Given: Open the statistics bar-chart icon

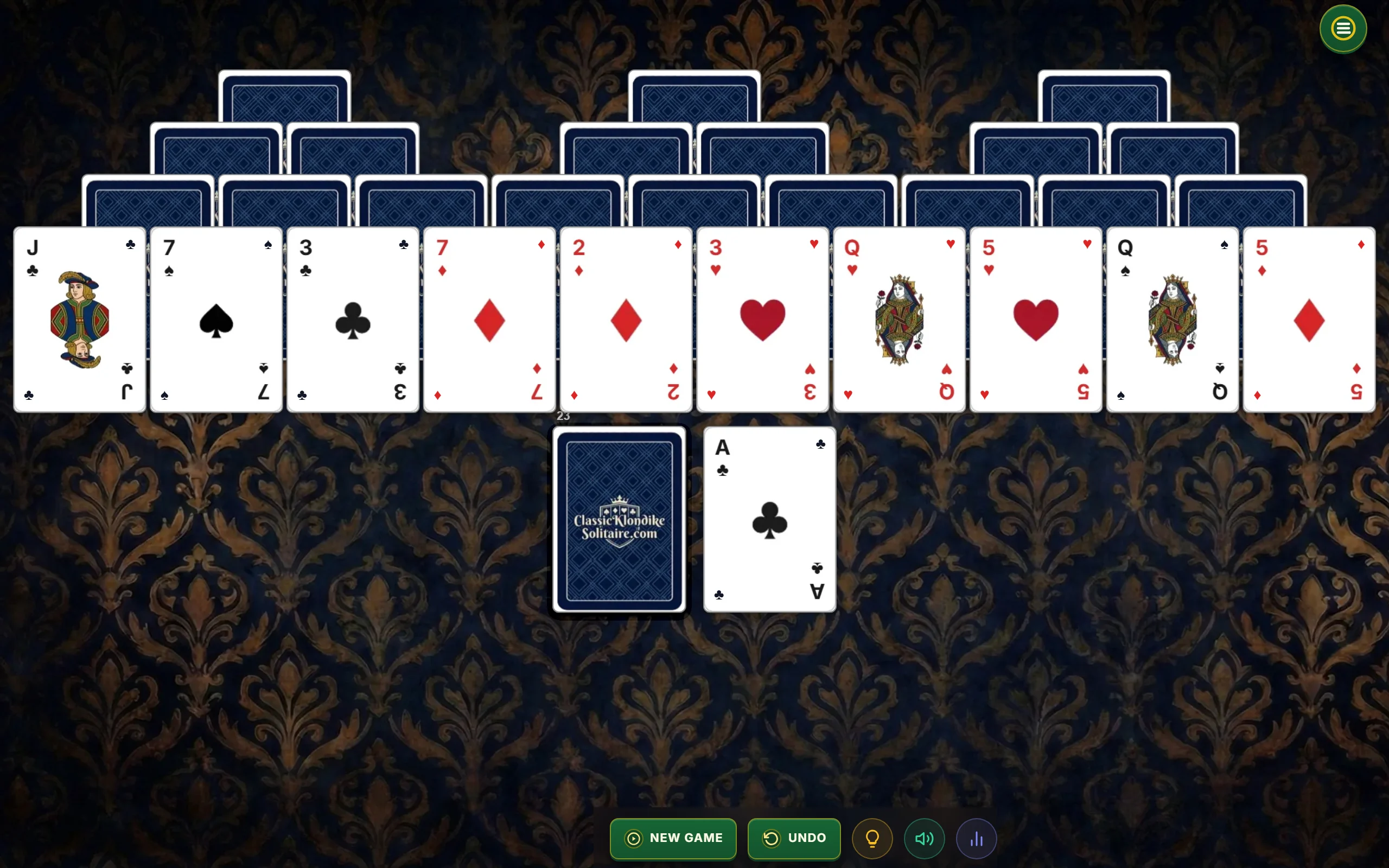Looking at the screenshot, I should point(976,838).
